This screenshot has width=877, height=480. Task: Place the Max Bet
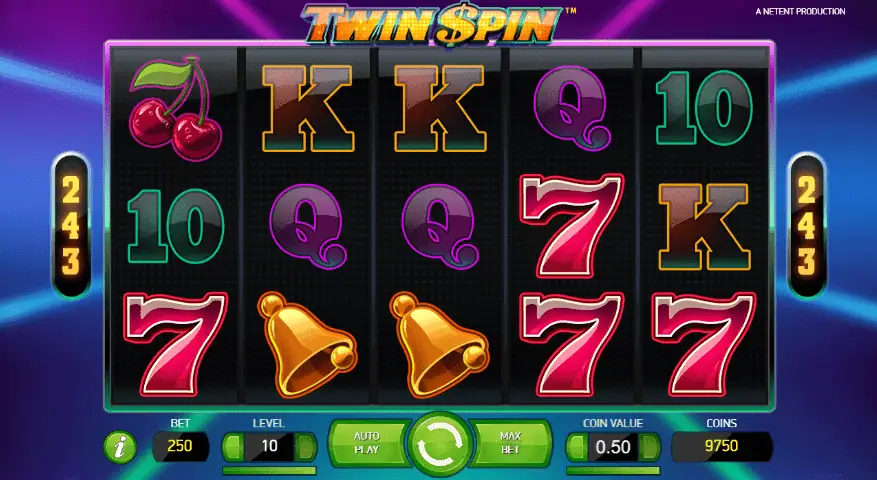[x=511, y=445]
